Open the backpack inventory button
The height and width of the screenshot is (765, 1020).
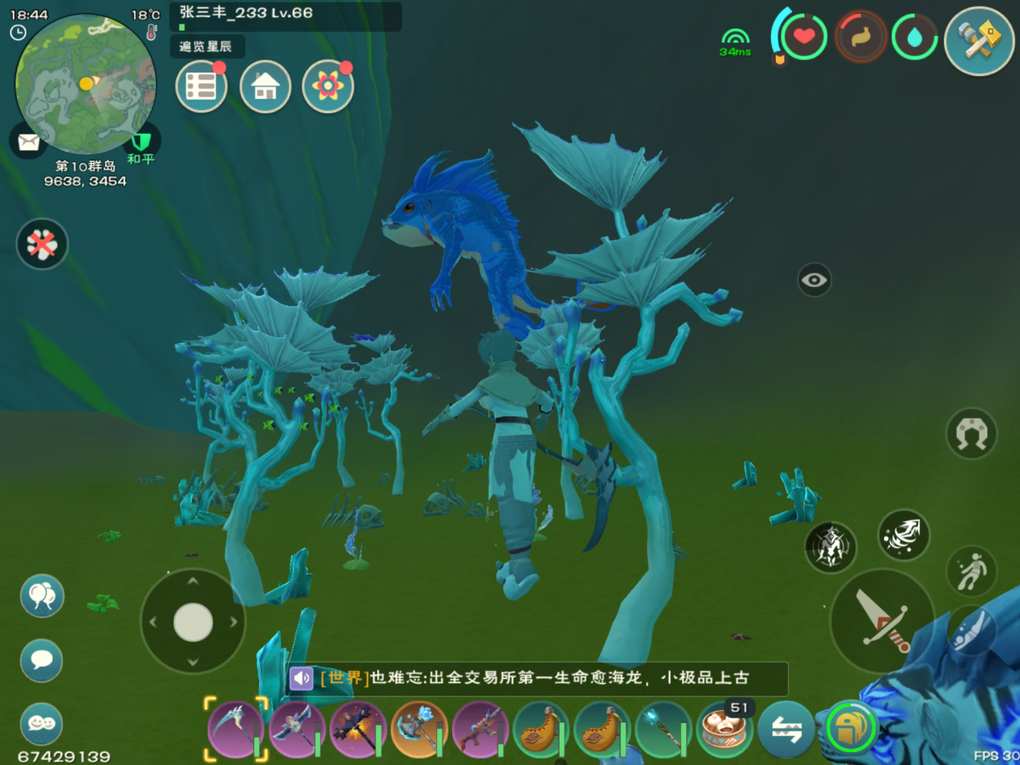(851, 729)
